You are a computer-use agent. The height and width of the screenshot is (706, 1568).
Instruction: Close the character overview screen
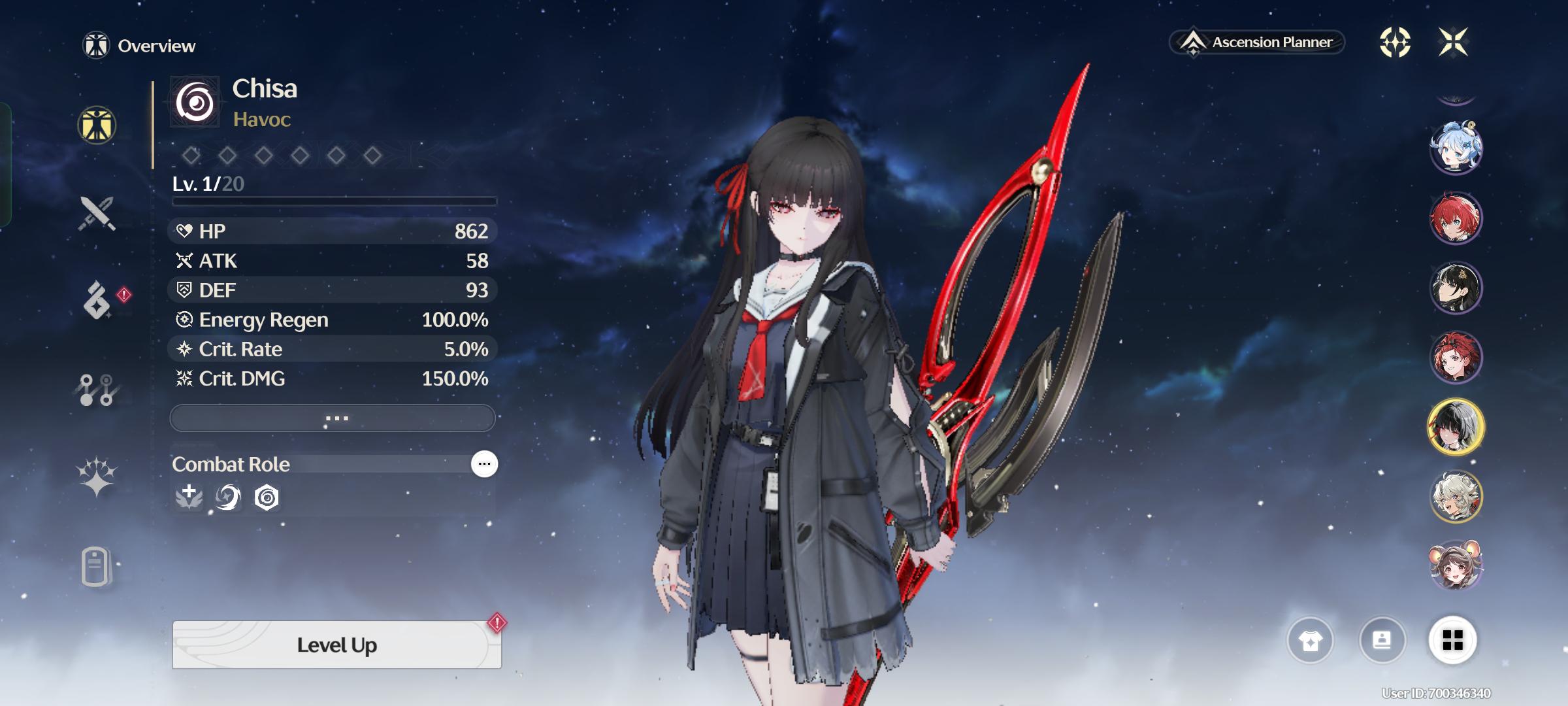(x=1453, y=42)
